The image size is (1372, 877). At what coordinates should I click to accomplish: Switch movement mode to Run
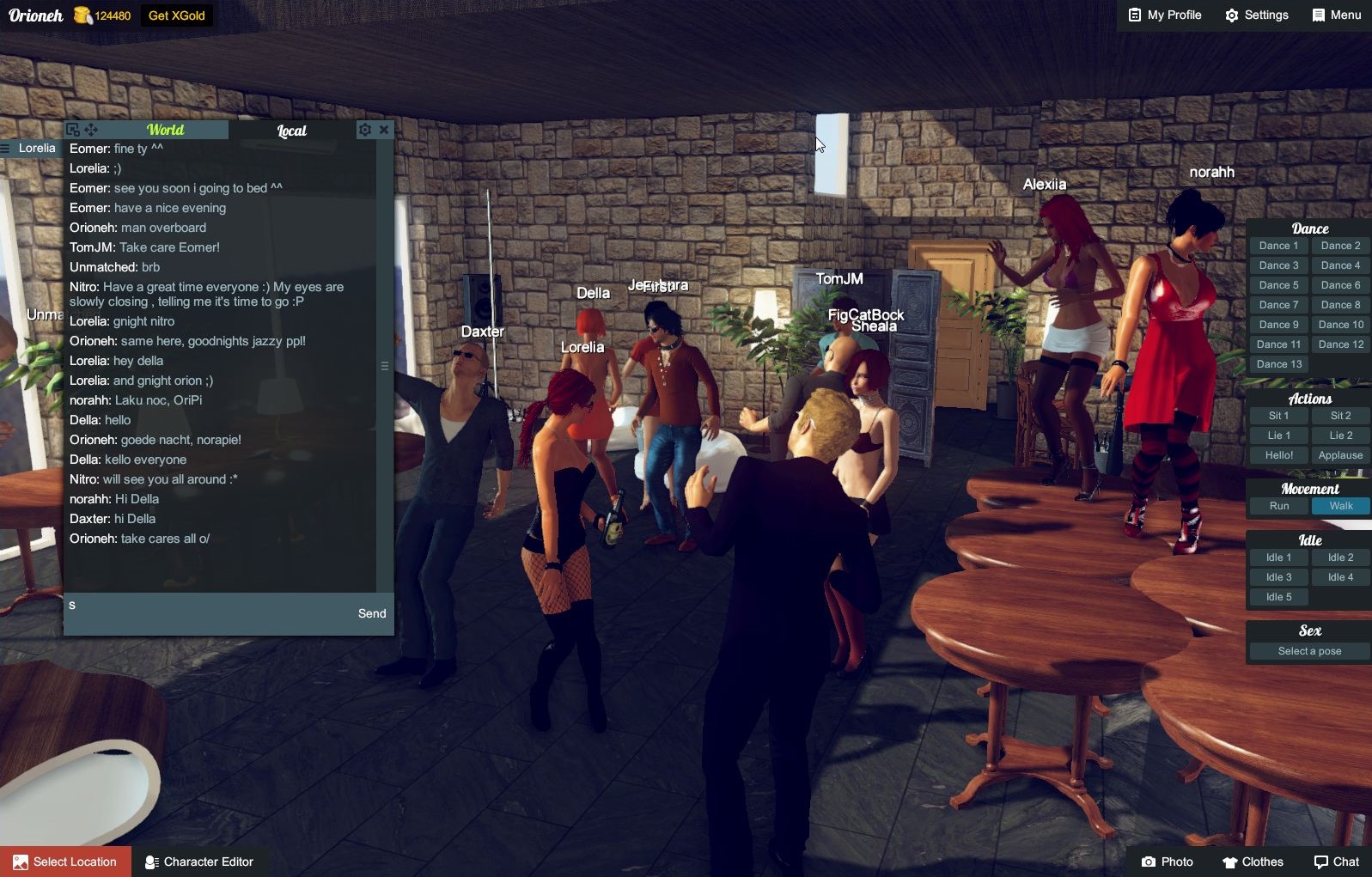(x=1278, y=506)
